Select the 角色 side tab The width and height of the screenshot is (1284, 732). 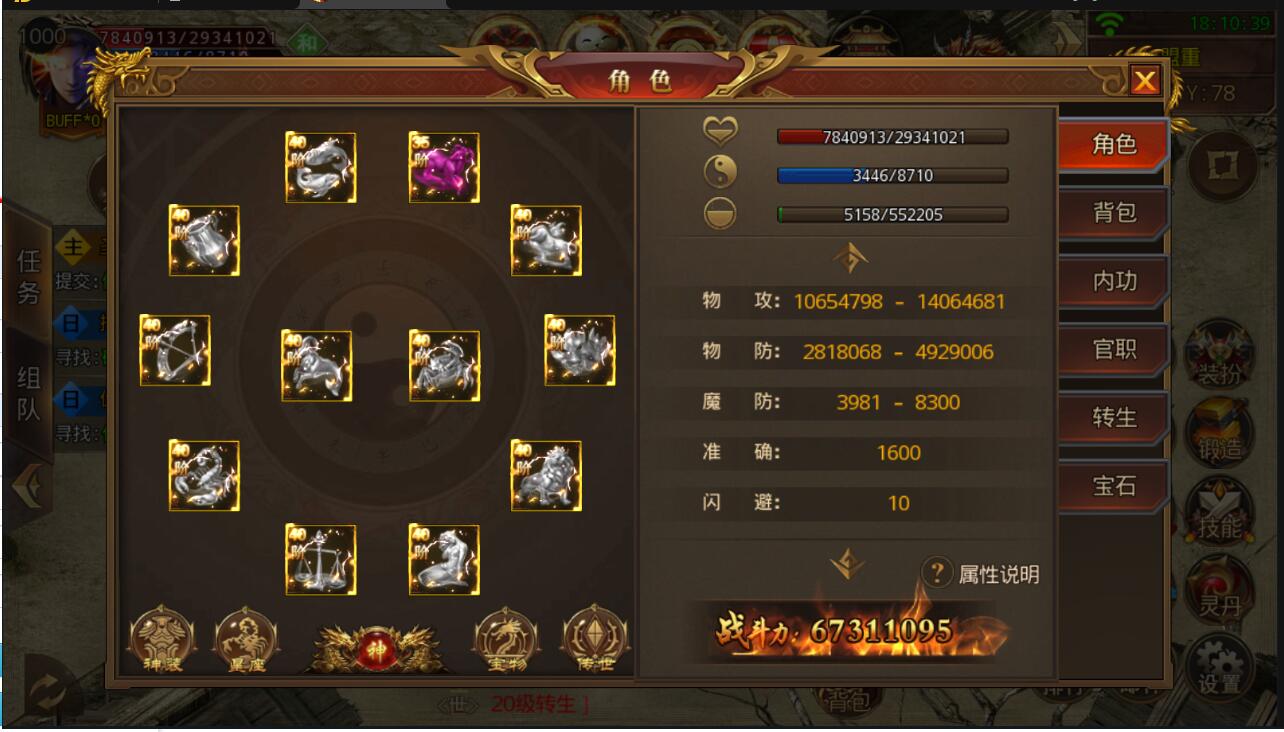pos(1113,145)
